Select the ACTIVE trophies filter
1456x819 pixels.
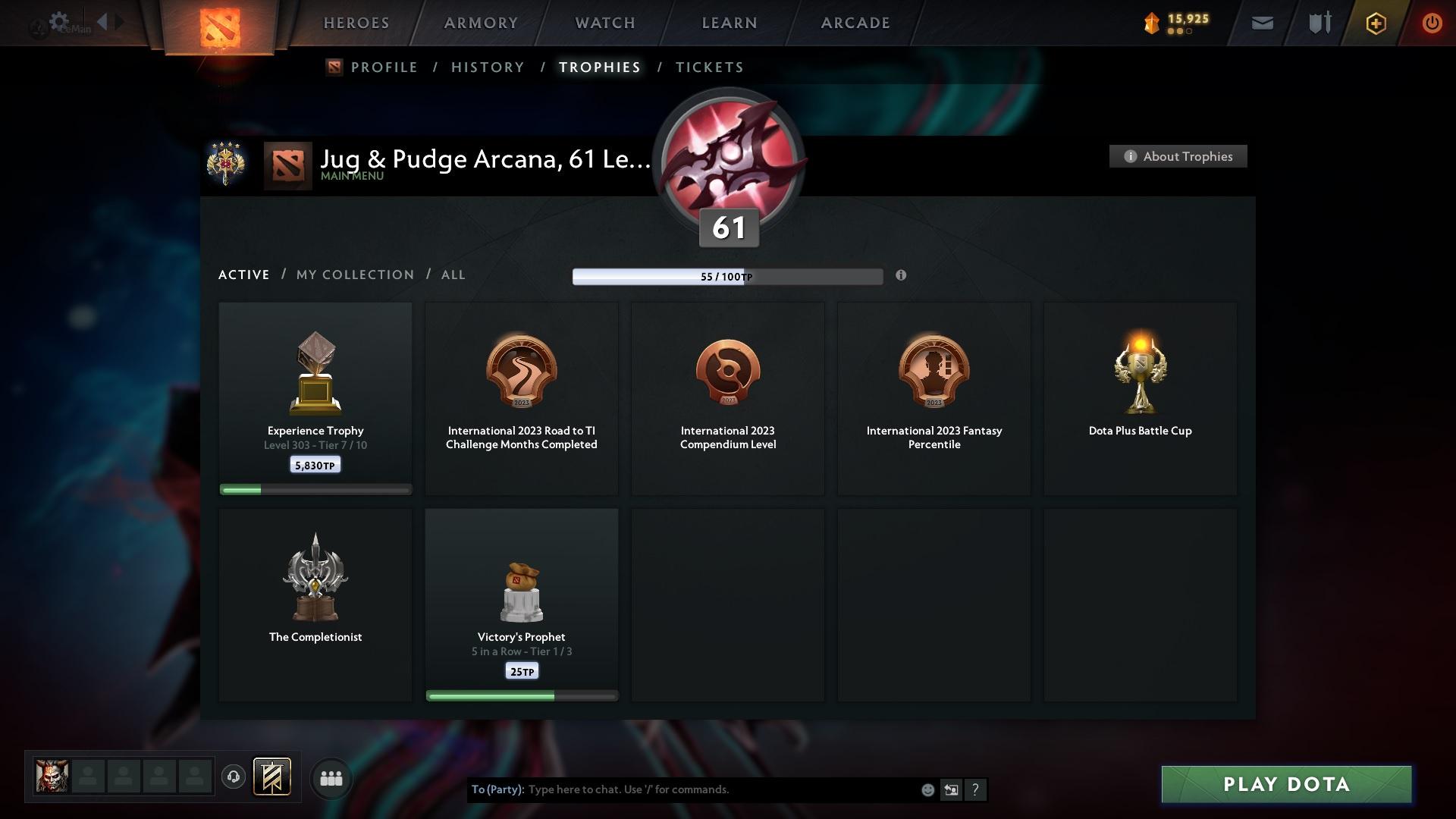(243, 275)
